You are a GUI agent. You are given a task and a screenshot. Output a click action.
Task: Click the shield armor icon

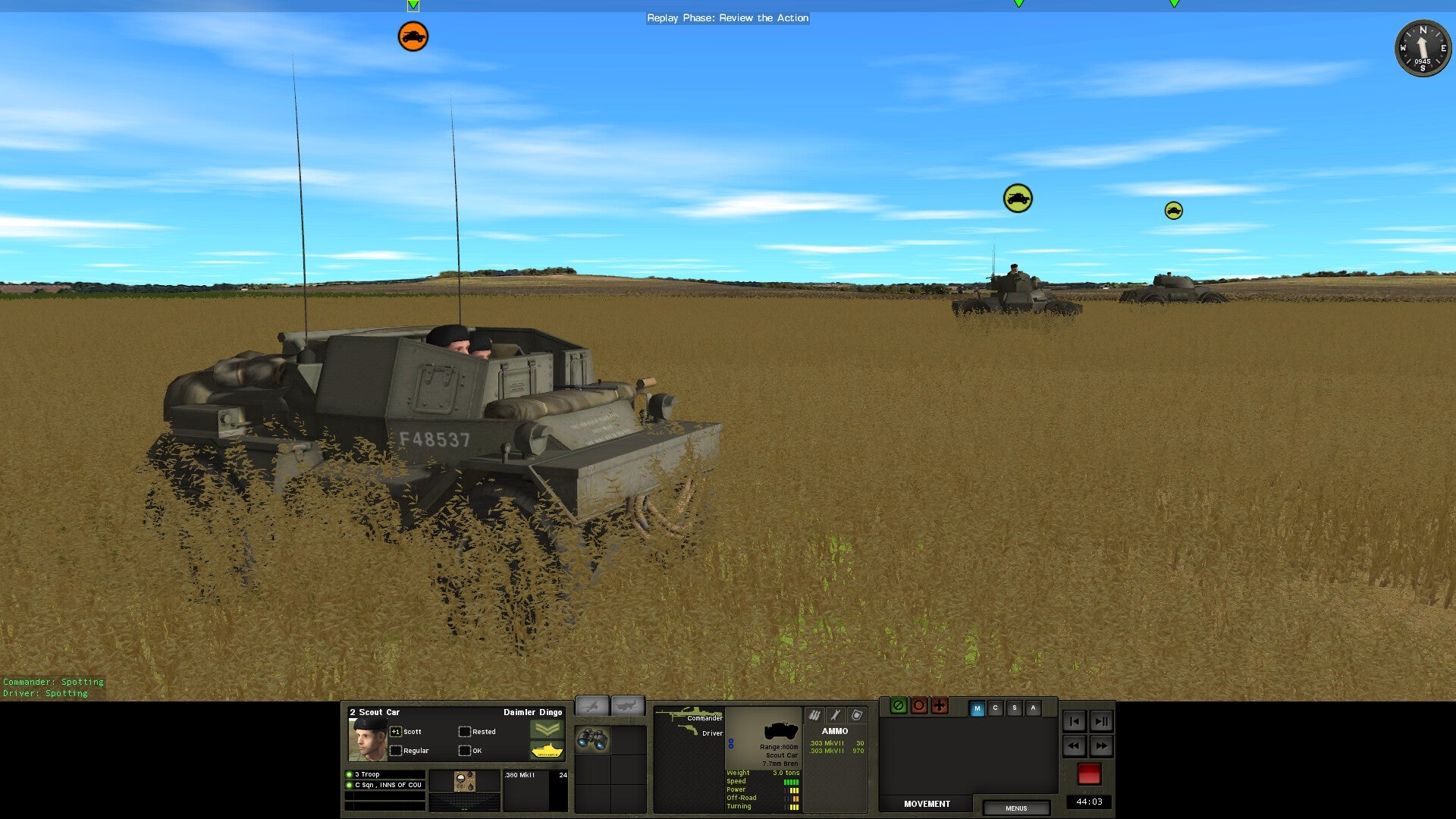click(857, 715)
